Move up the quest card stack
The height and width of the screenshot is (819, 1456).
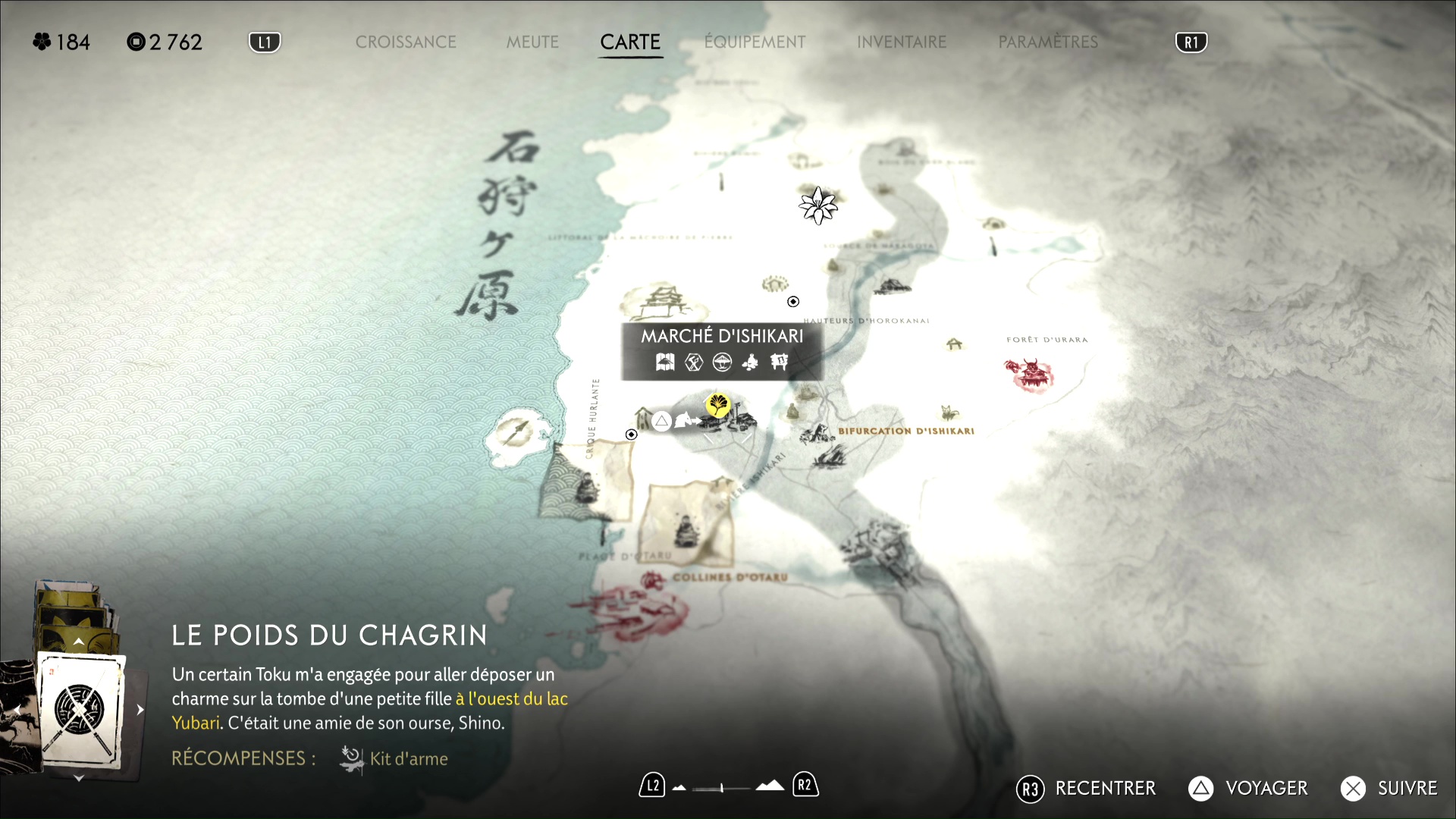coord(79,642)
